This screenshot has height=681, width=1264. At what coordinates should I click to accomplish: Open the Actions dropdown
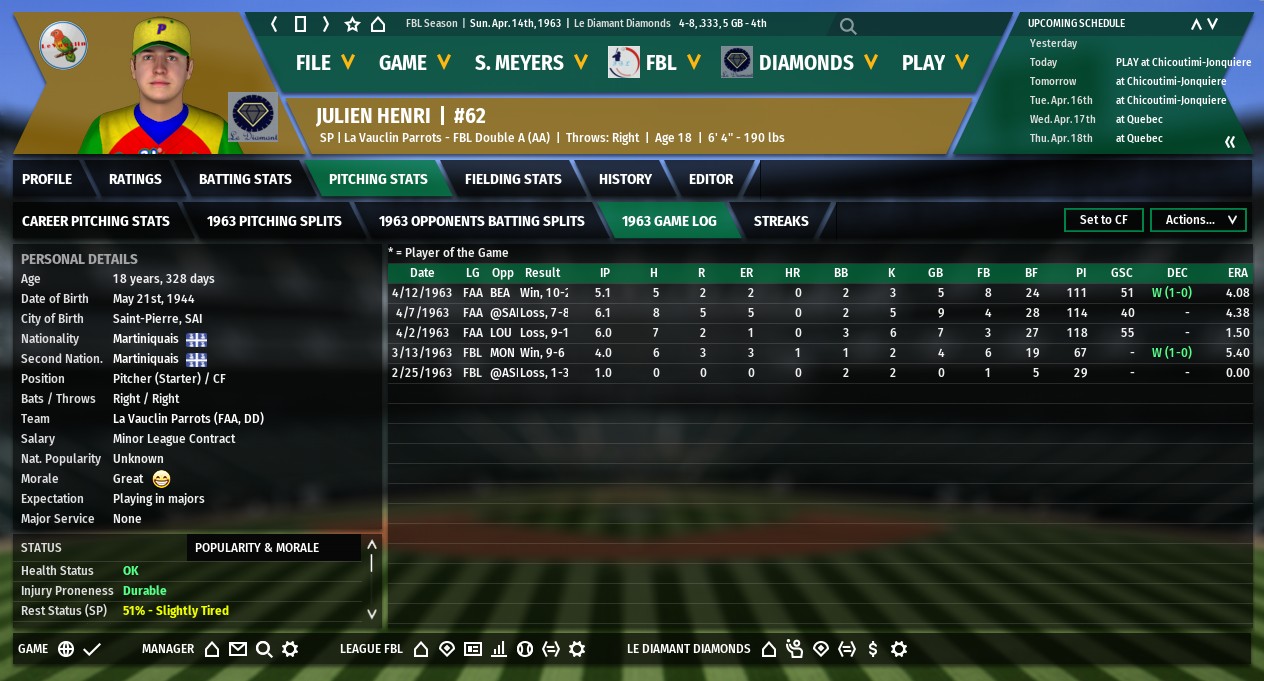point(1198,220)
